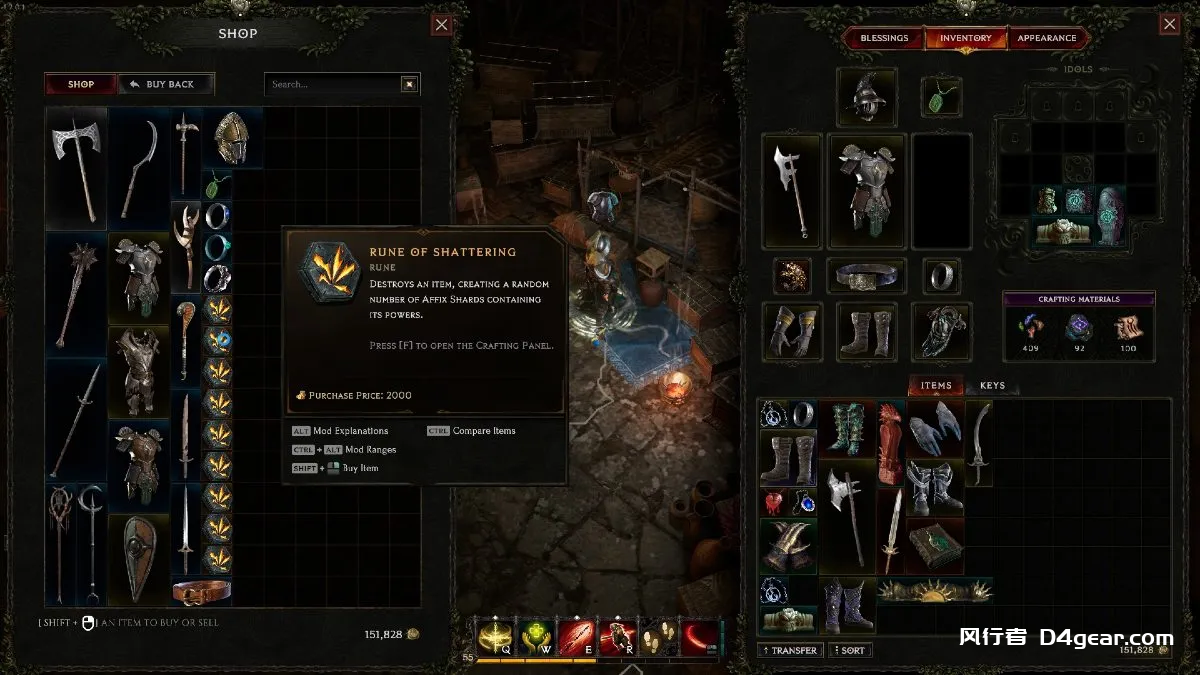1200x675 pixels.
Task: Sort the inventory items
Action: point(848,650)
